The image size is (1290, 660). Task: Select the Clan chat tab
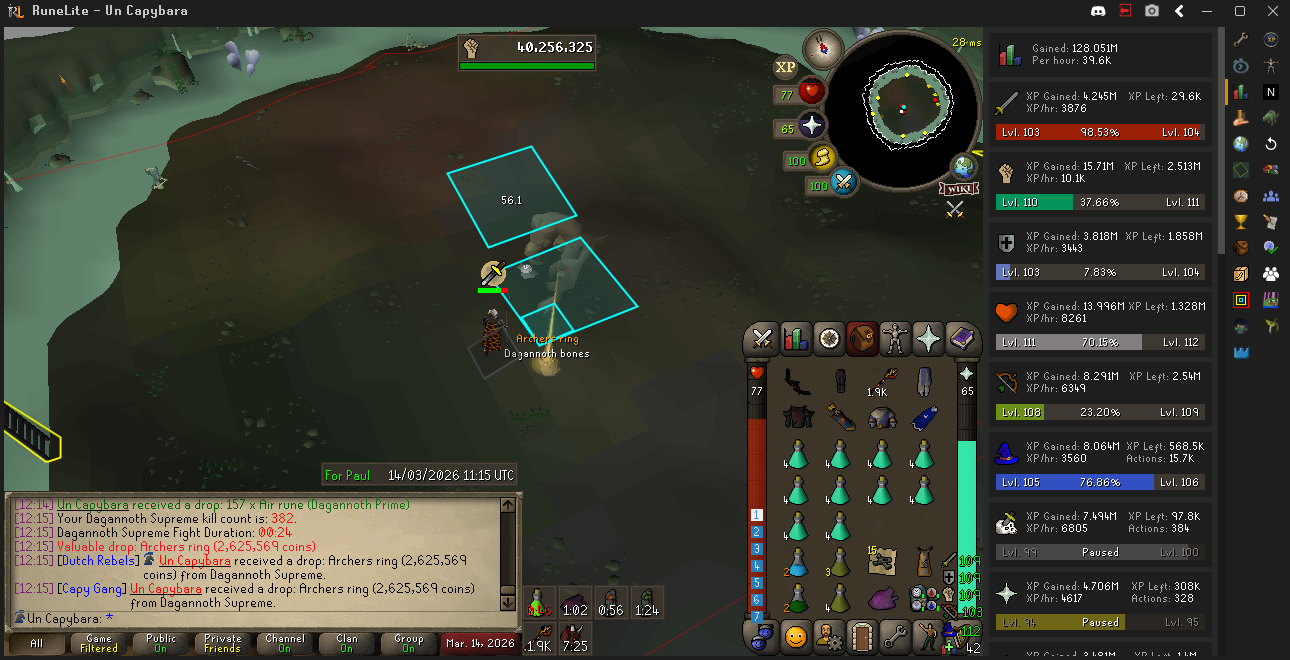tap(346, 643)
